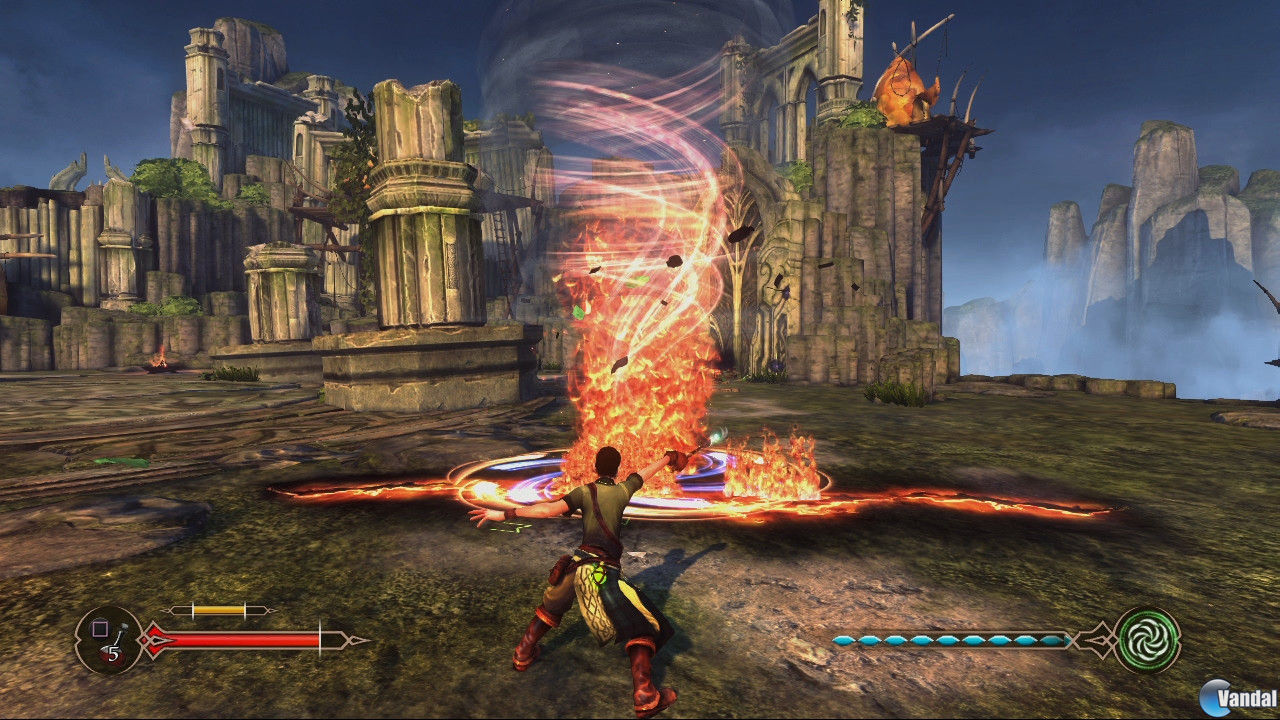The image size is (1280, 720).
Task: Click the square button prompt icon
Action: [x=100, y=628]
